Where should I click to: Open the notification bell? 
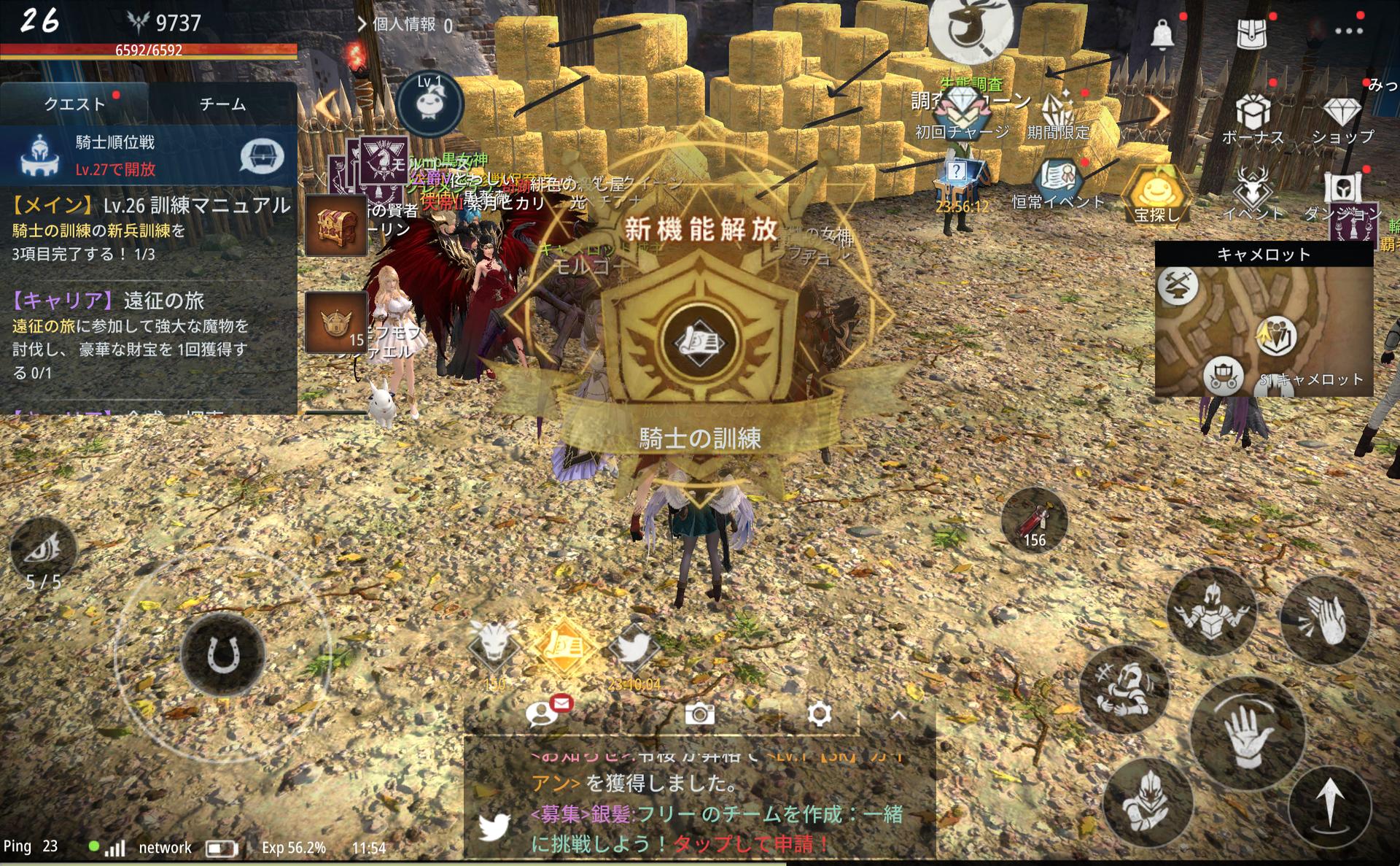1162,33
